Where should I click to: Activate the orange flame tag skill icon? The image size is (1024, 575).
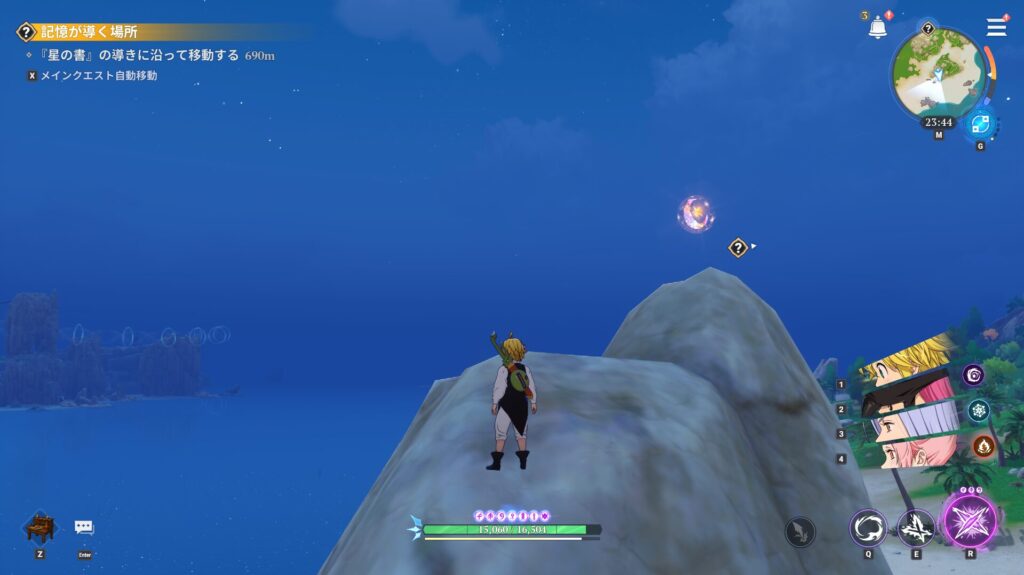pos(983,445)
